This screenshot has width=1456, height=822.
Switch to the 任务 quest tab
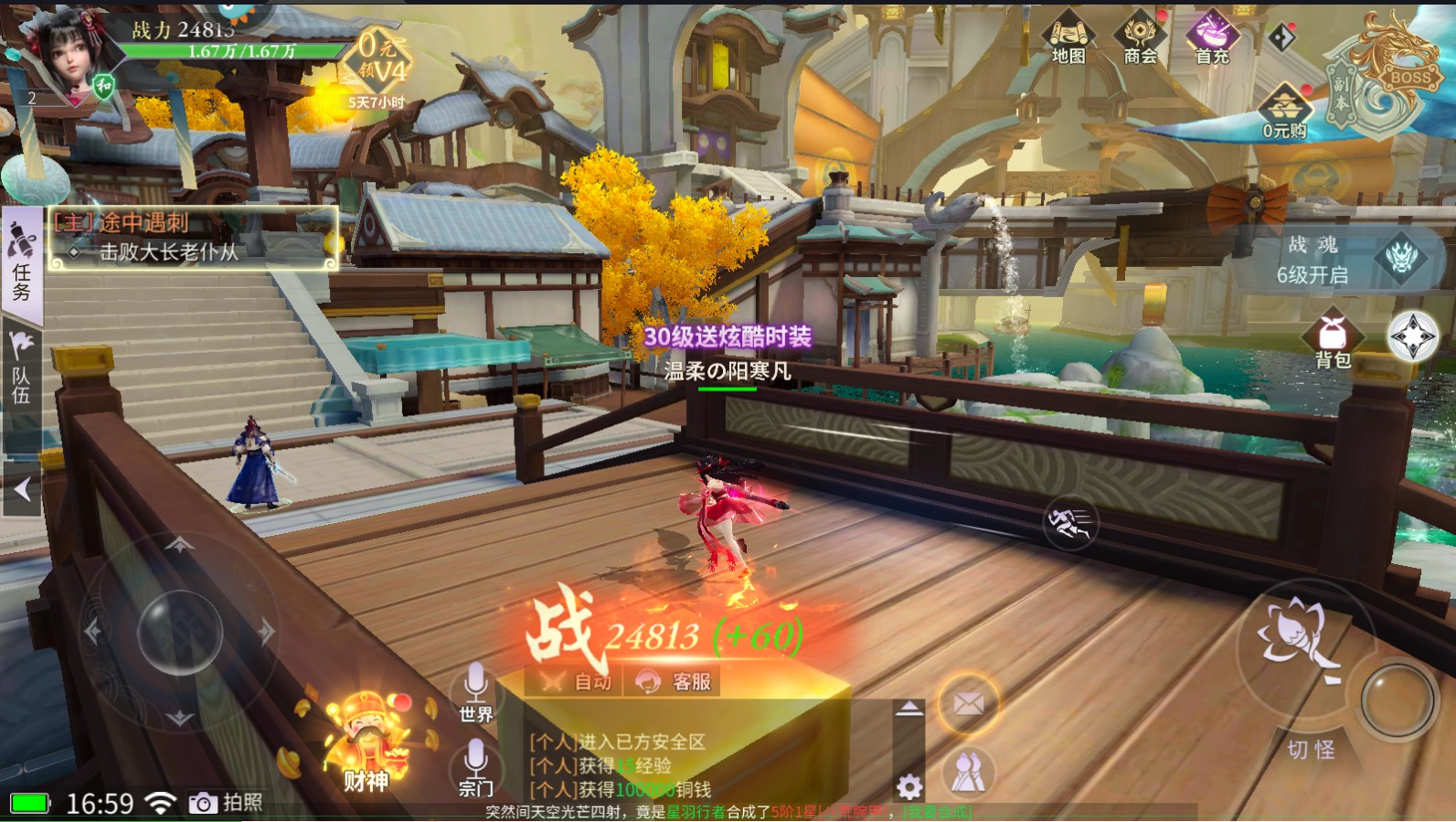click(21, 264)
